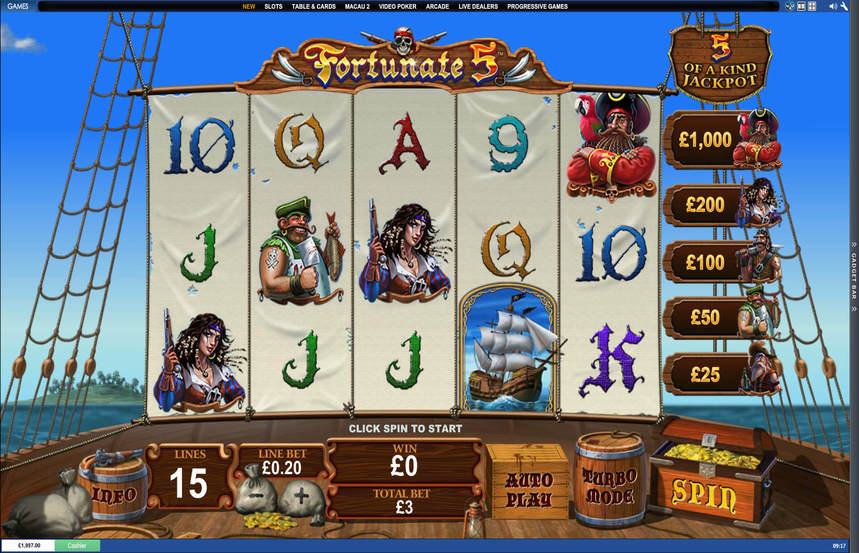The height and width of the screenshot is (553, 859).
Task: Browse Progressive Games
Action: [538, 6]
